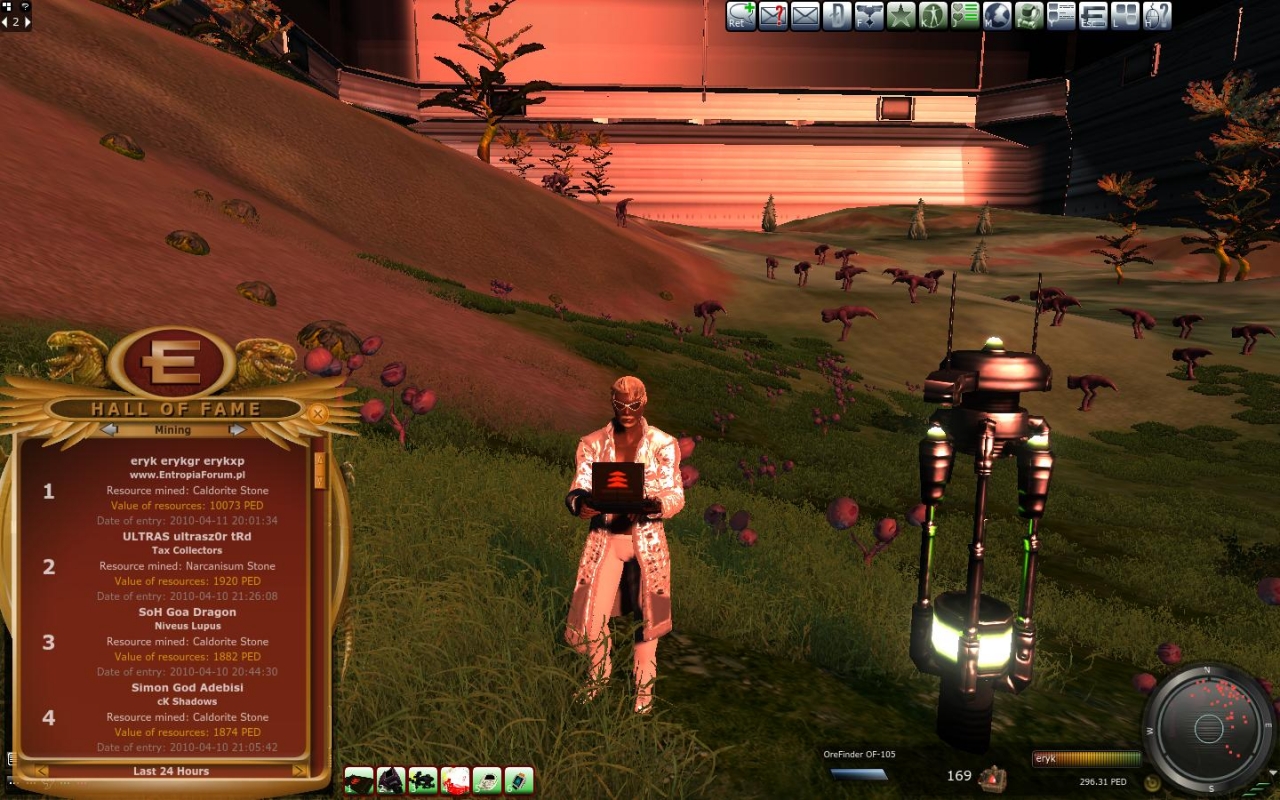Select the eryk erykgr erykxp Hall of Fame entry

click(187, 461)
